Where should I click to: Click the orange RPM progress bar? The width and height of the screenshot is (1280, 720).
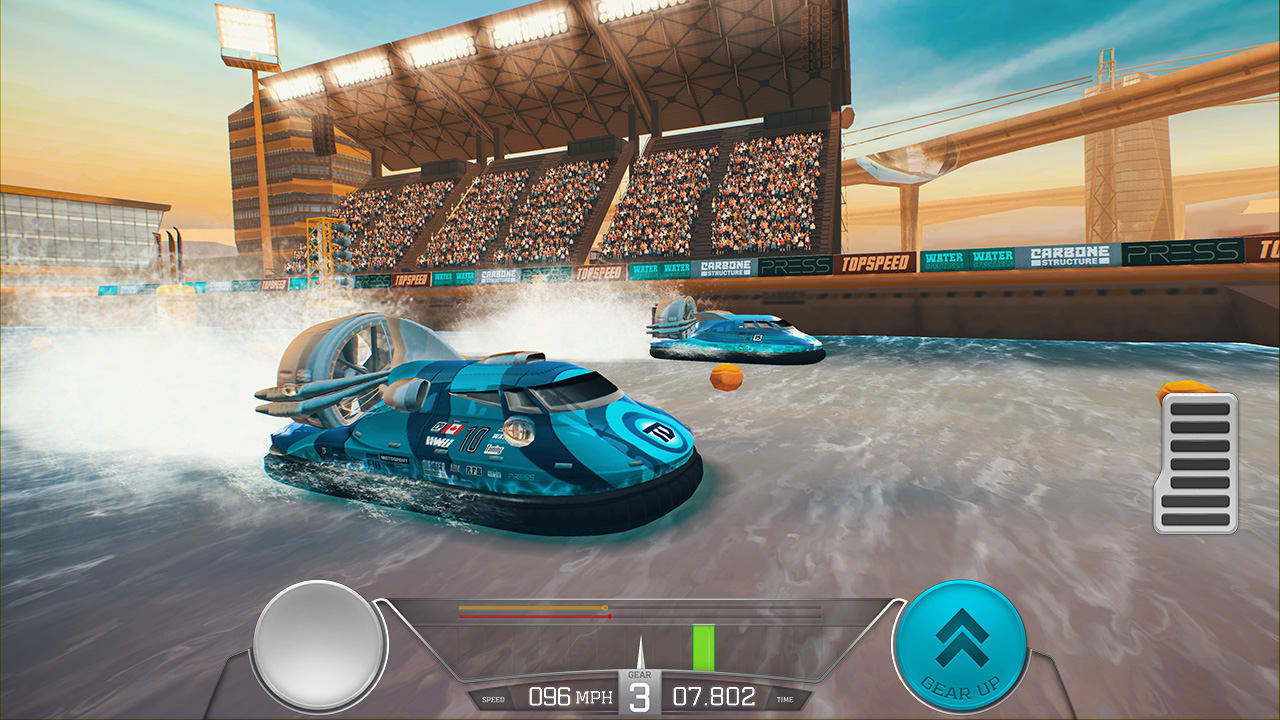pos(530,608)
